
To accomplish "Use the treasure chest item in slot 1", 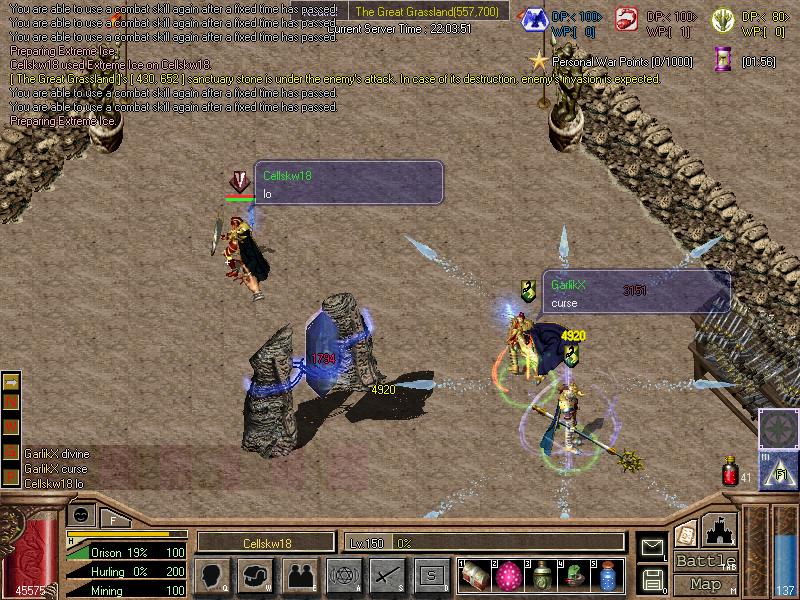I will coord(475,576).
